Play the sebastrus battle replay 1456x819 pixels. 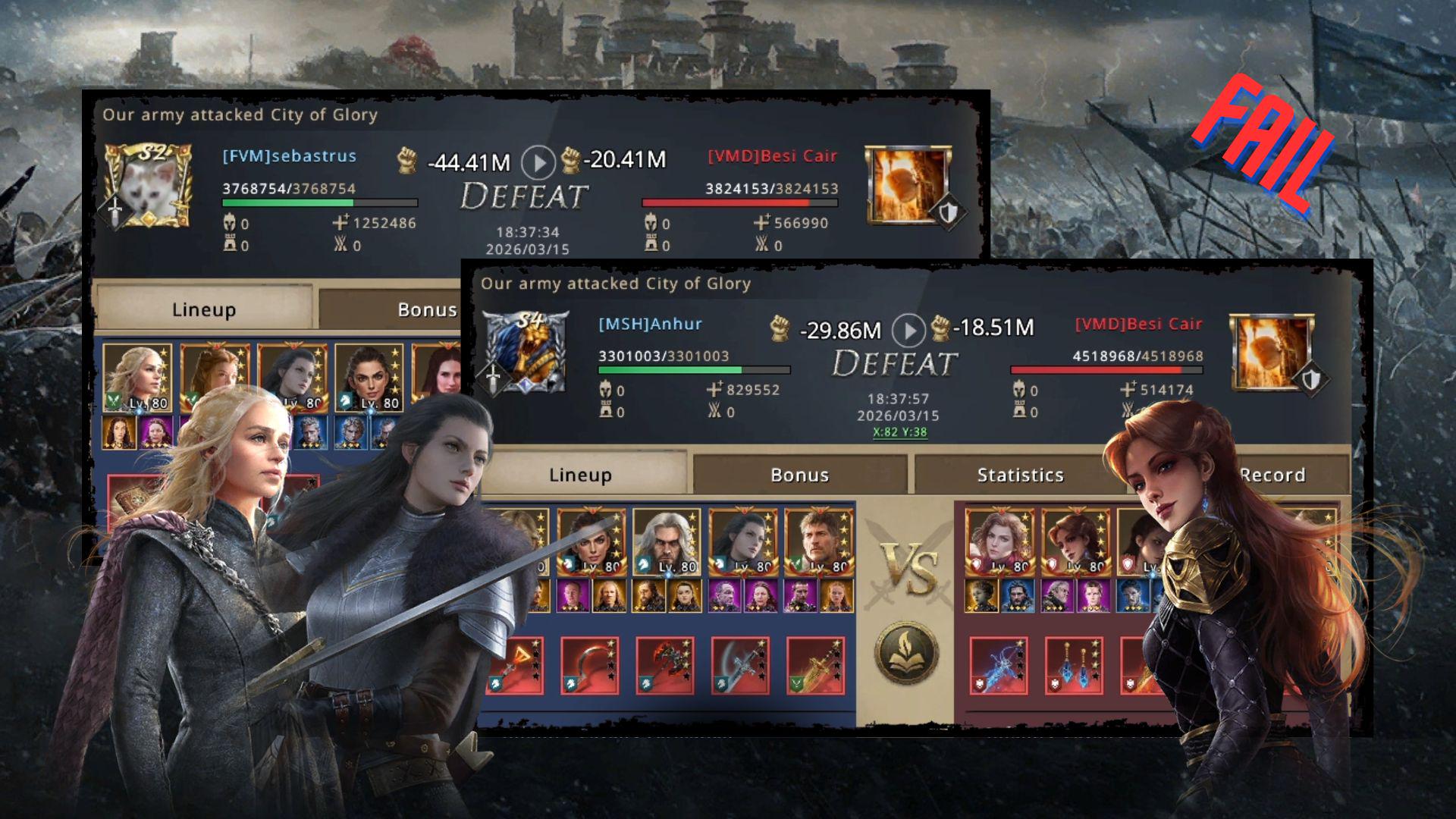538,162
